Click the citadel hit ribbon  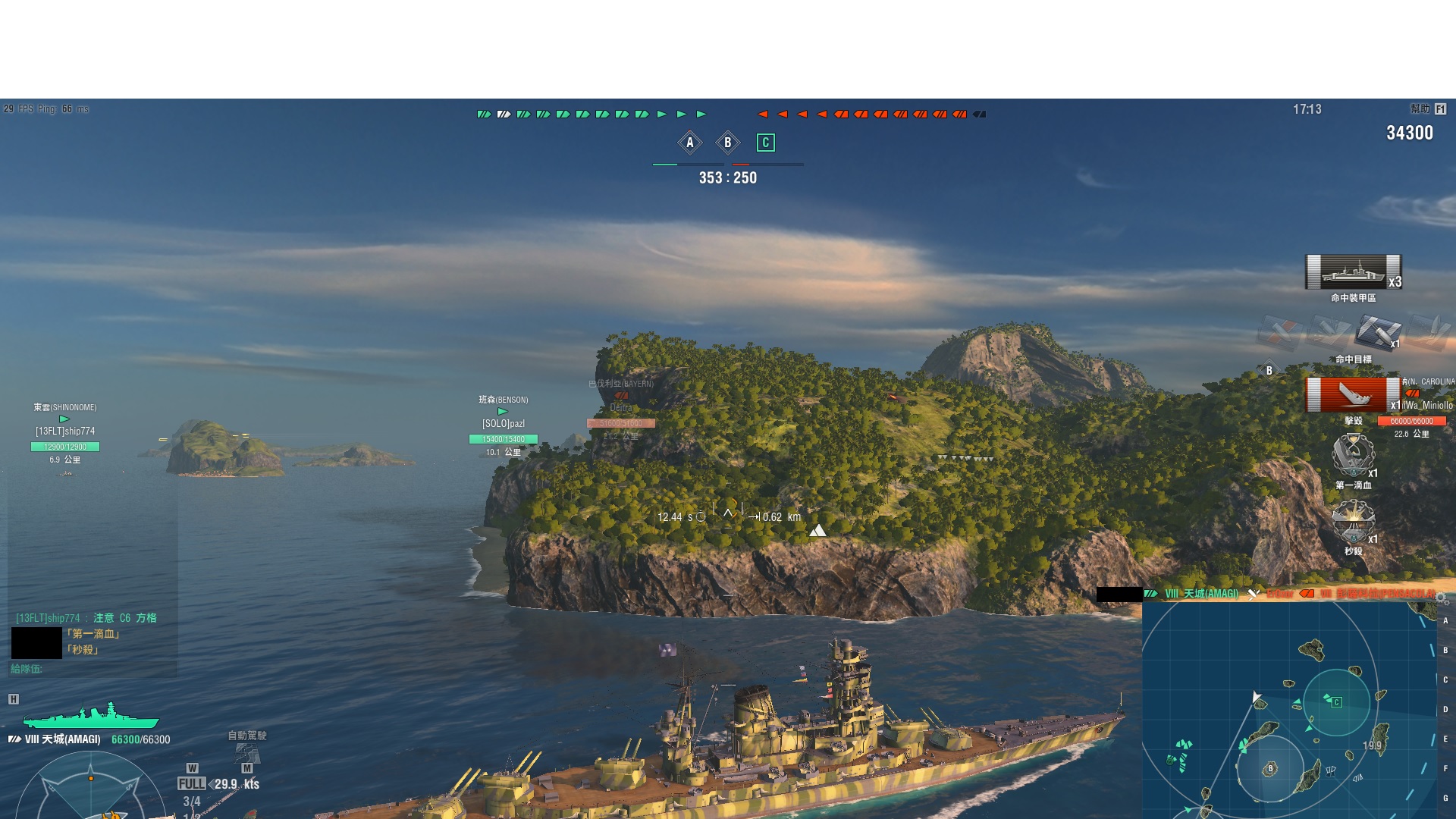click(1353, 272)
